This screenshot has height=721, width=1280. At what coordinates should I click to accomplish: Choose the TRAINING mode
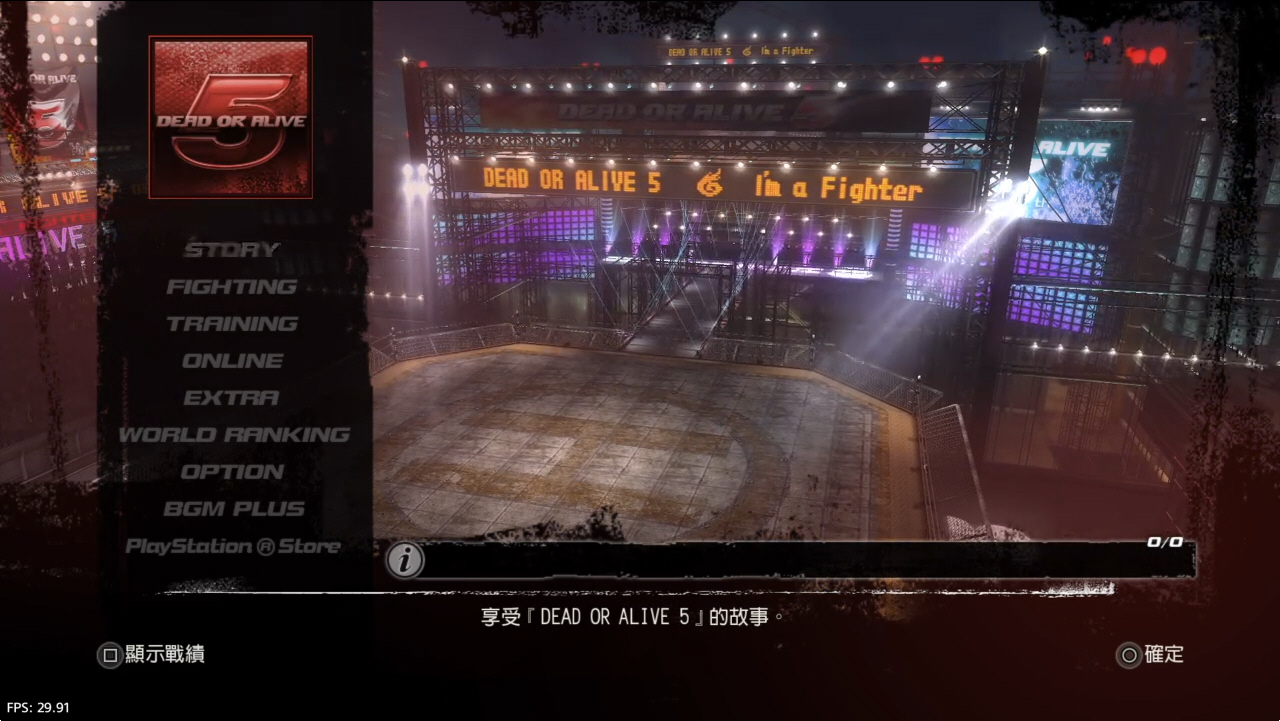[x=232, y=324]
